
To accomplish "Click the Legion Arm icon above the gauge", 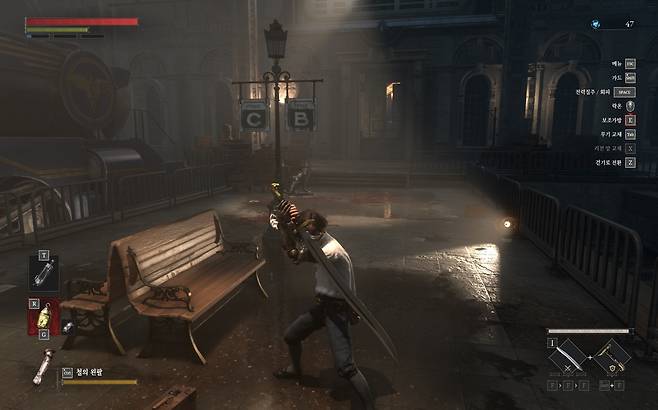I will point(41,366).
